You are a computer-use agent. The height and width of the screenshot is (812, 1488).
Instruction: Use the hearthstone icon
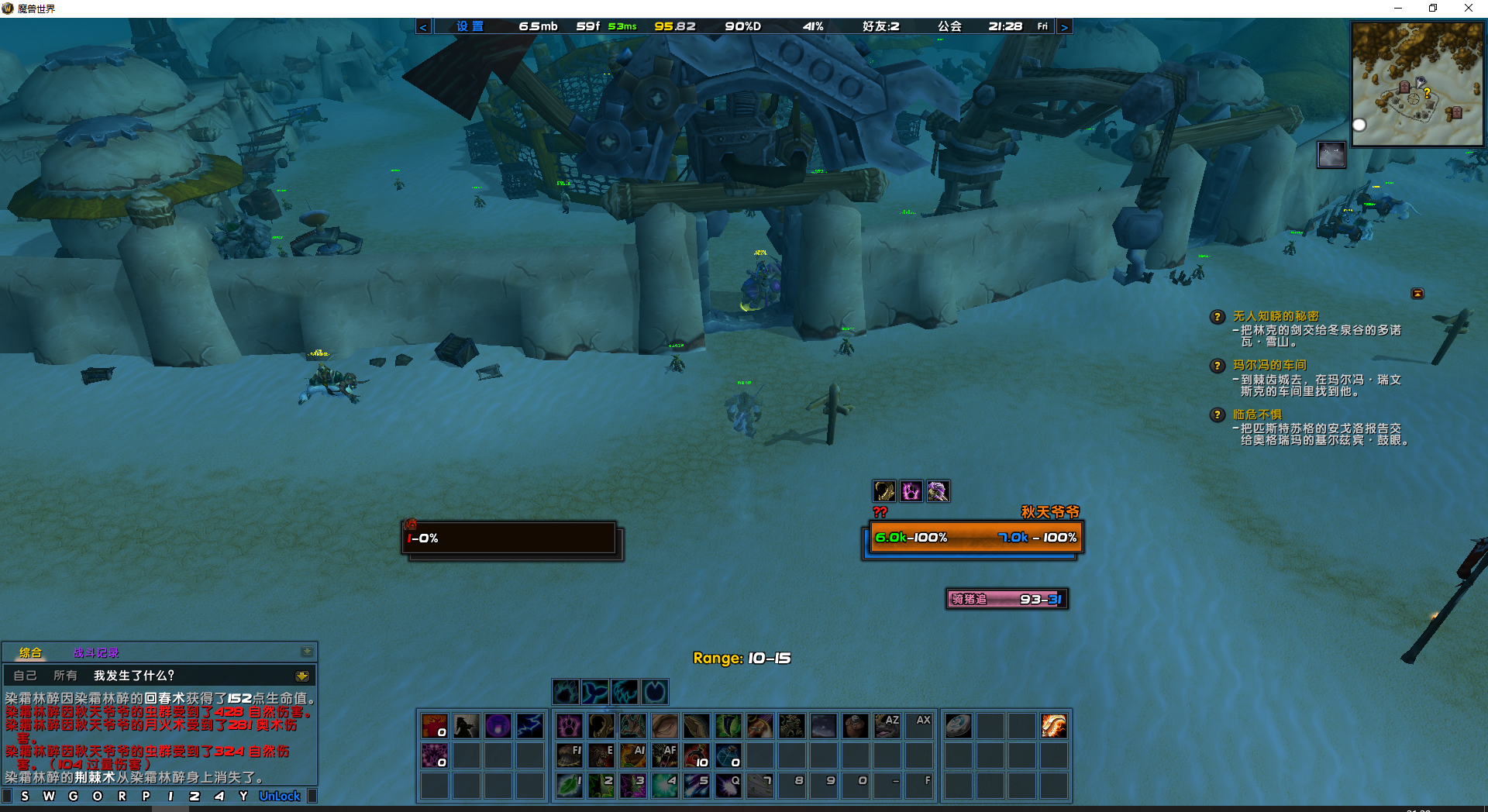(x=959, y=726)
